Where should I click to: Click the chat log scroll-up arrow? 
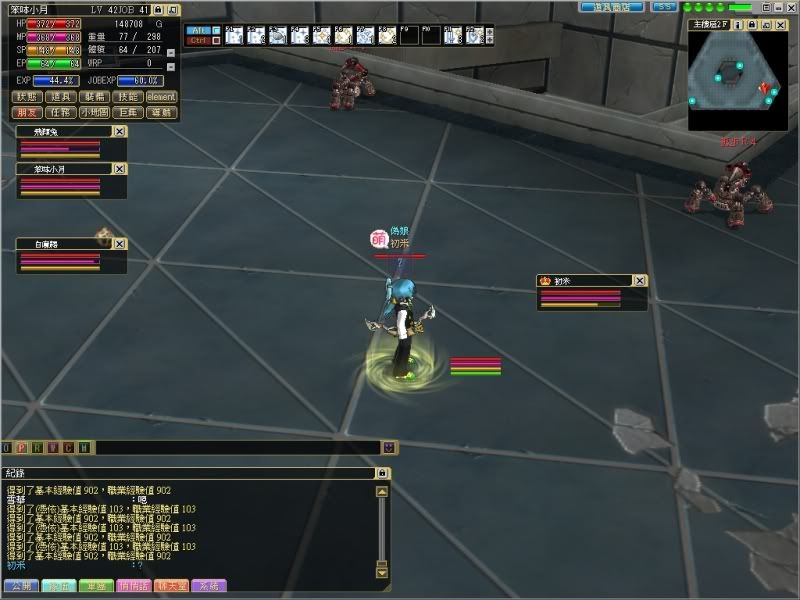(381, 492)
